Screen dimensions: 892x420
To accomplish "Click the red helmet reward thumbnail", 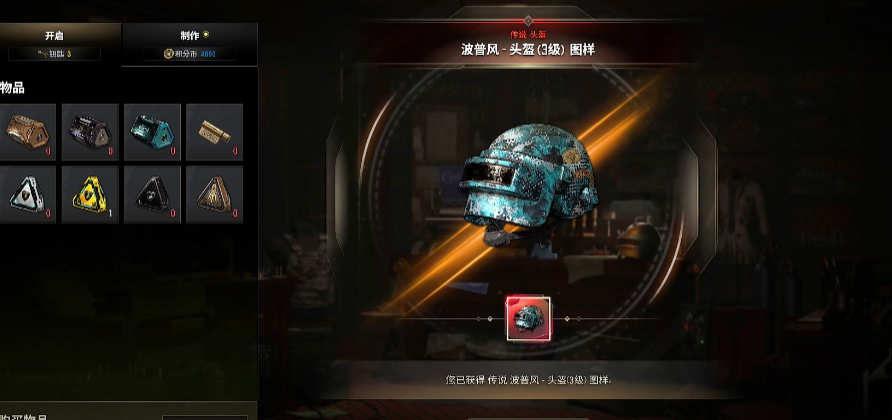I will click(x=527, y=318).
